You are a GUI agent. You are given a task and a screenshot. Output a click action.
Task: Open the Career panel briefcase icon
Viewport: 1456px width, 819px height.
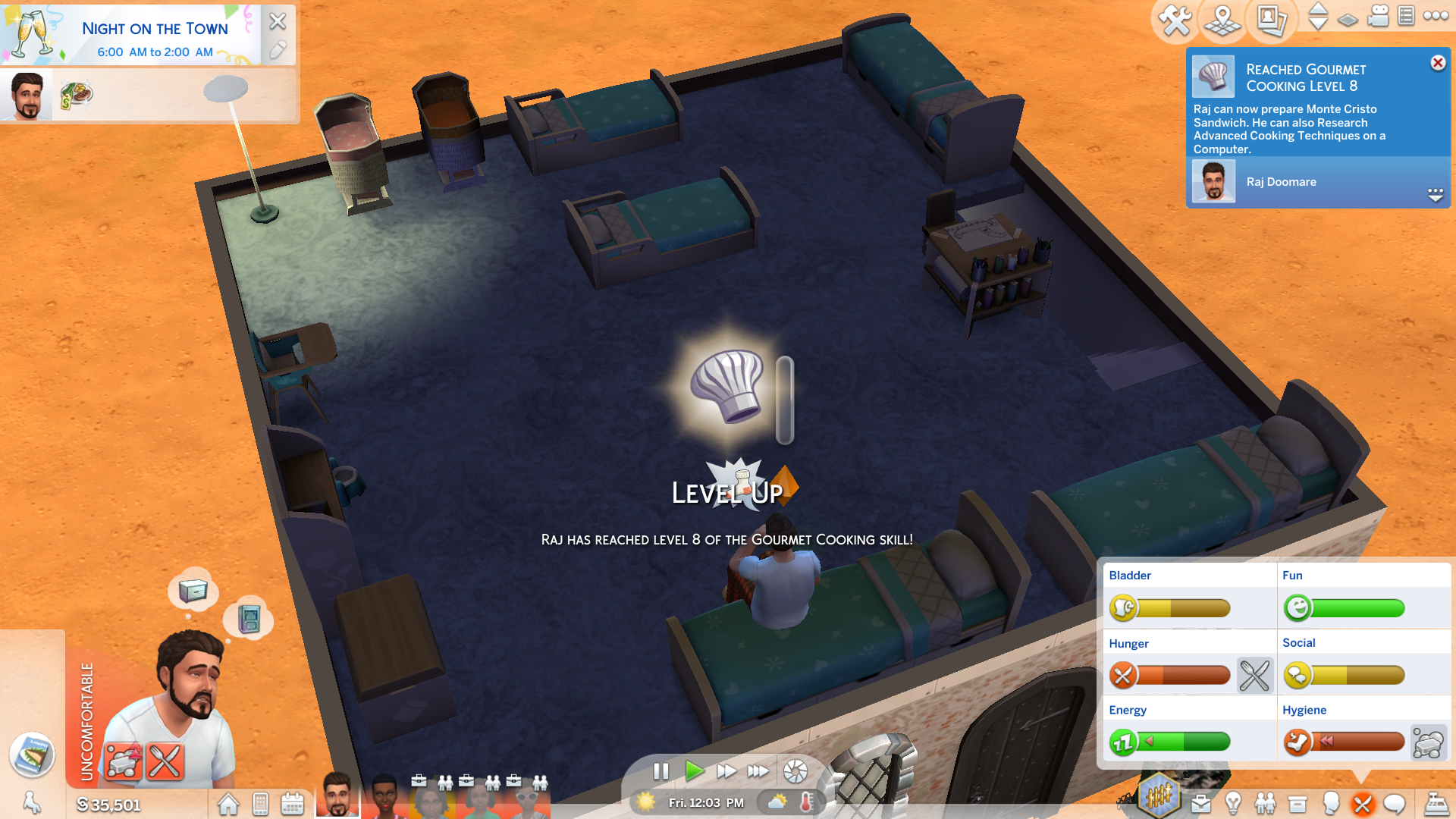[x=1201, y=804]
